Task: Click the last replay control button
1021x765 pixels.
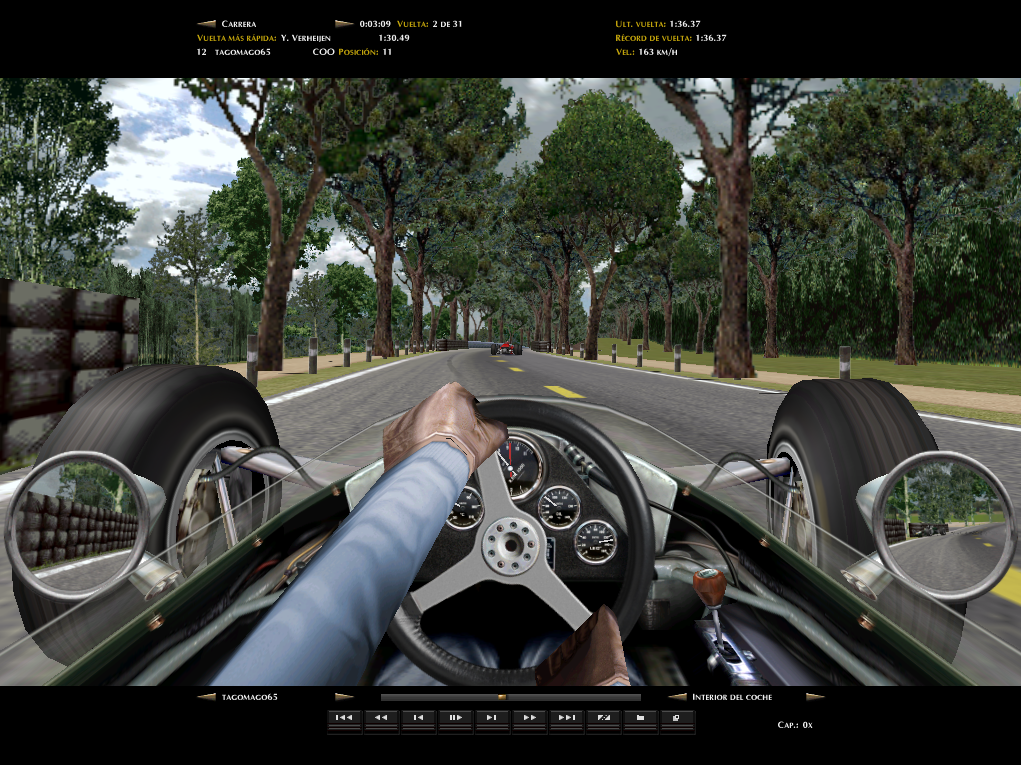Action: [x=677, y=717]
